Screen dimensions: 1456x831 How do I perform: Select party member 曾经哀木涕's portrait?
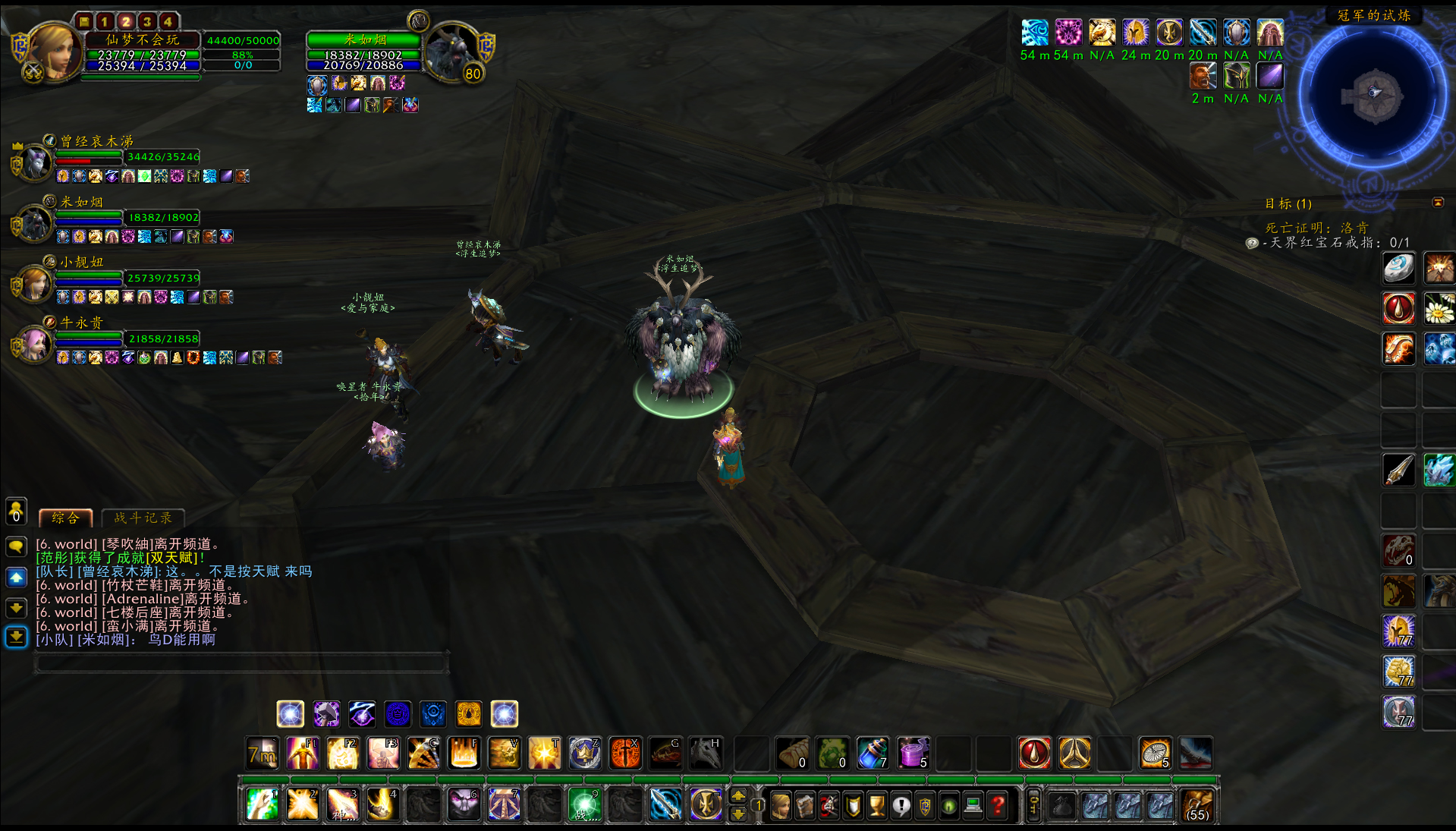click(x=35, y=162)
